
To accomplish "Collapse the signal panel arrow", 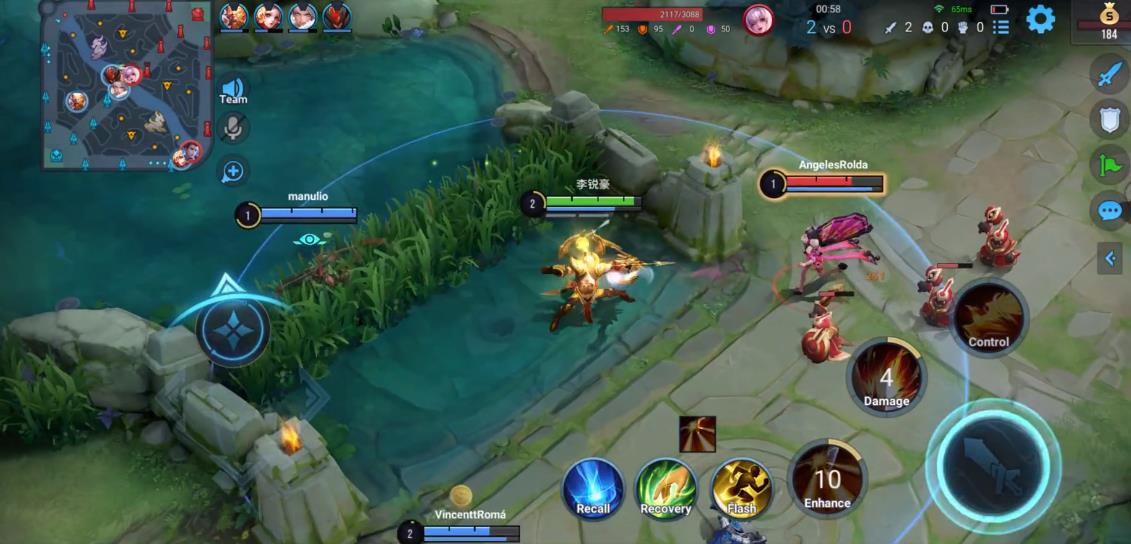I will [1109, 259].
